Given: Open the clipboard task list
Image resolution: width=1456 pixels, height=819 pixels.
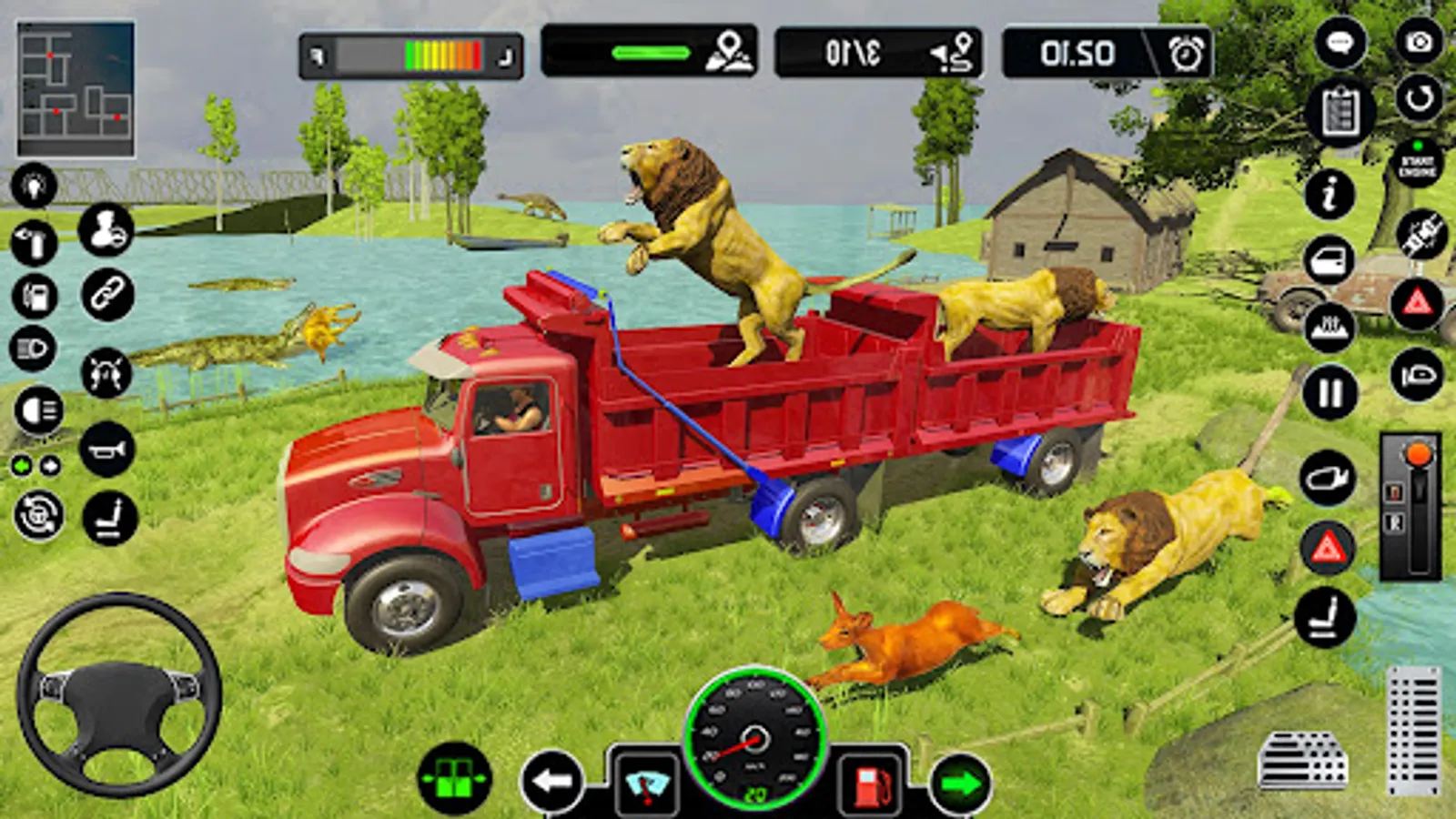Looking at the screenshot, I should pos(1340,113).
